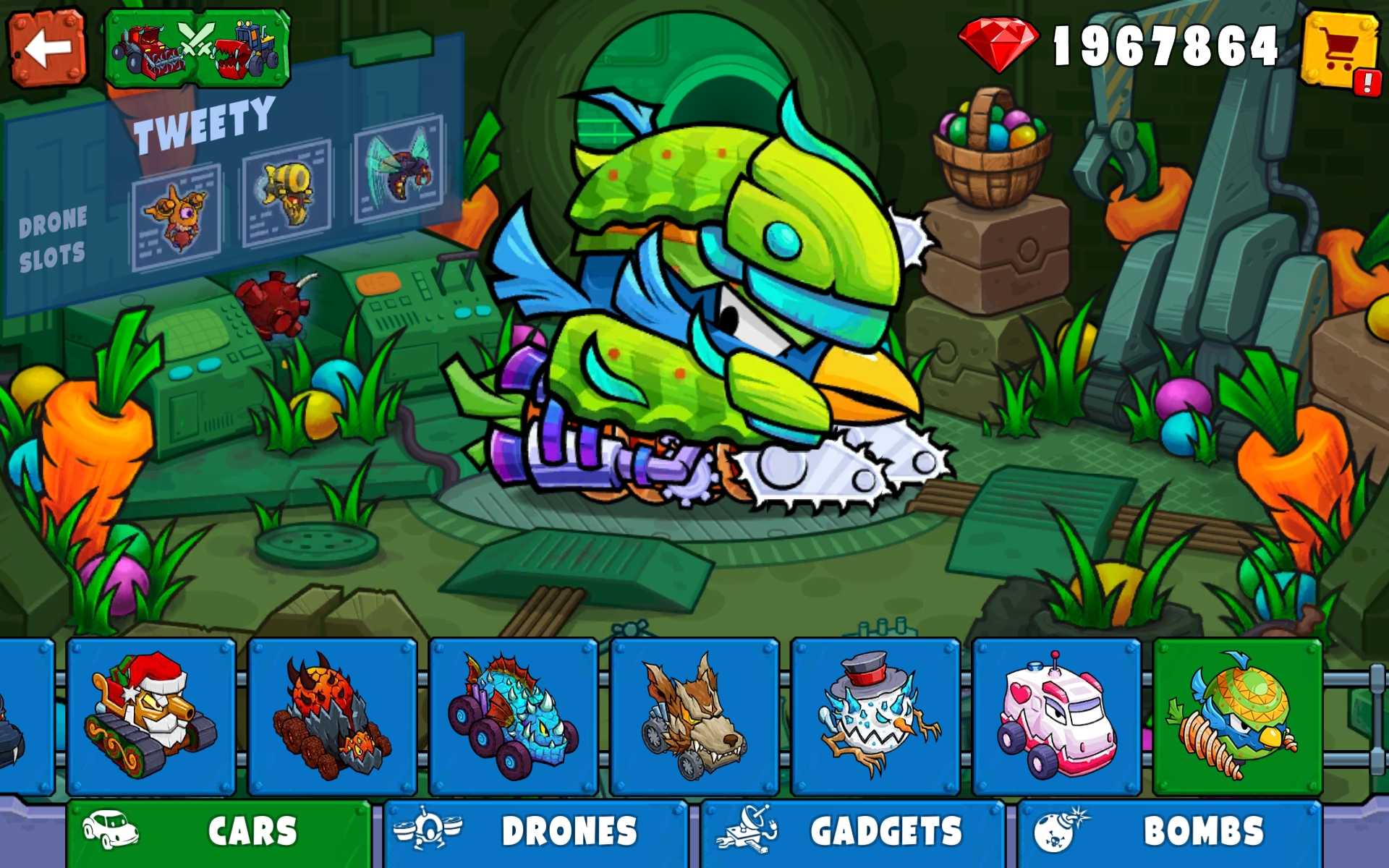The image size is (1389, 868).
Task: Choose the pink ambulance car
Action: point(1056,716)
